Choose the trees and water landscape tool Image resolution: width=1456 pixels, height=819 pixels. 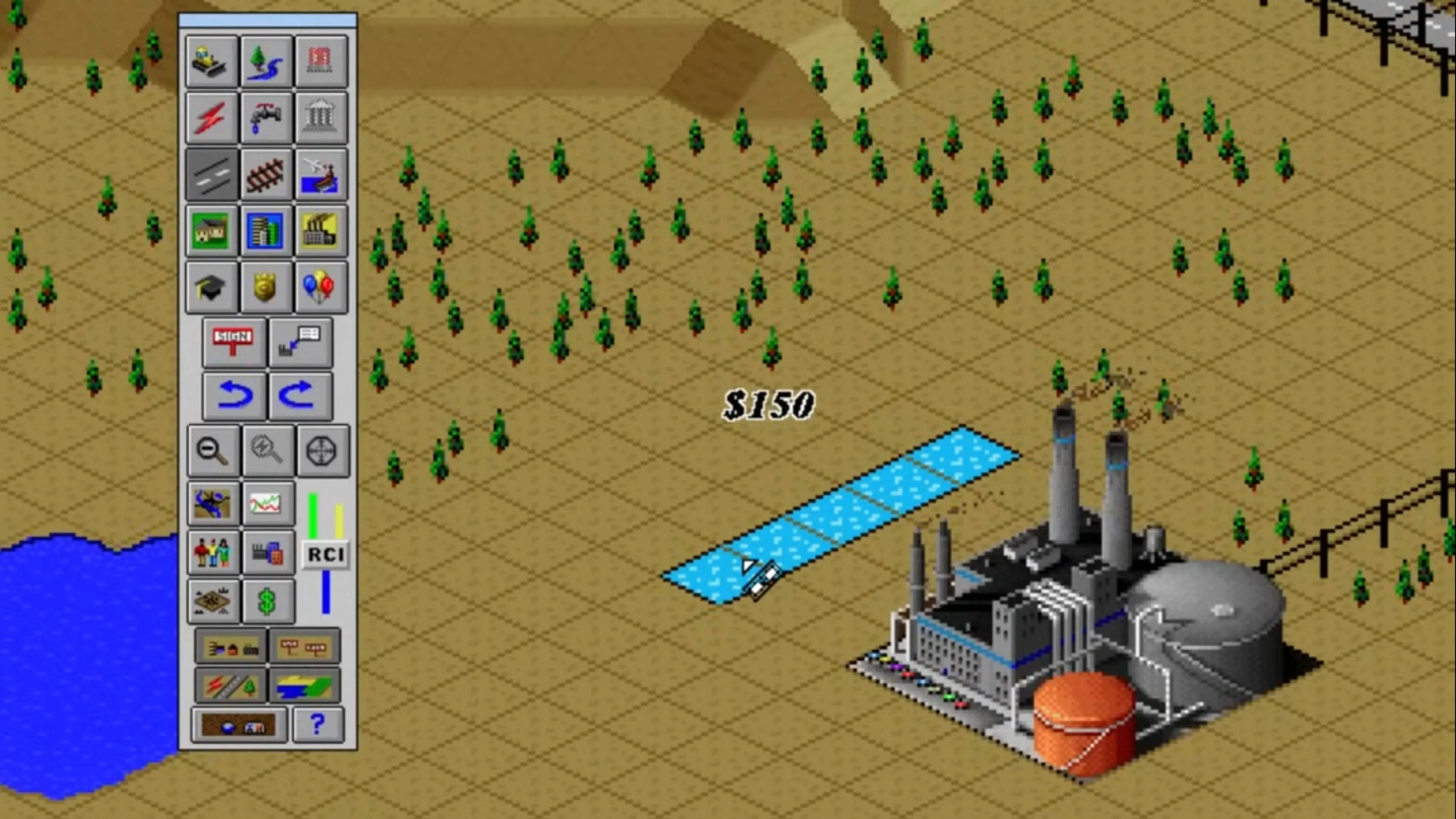click(x=266, y=61)
